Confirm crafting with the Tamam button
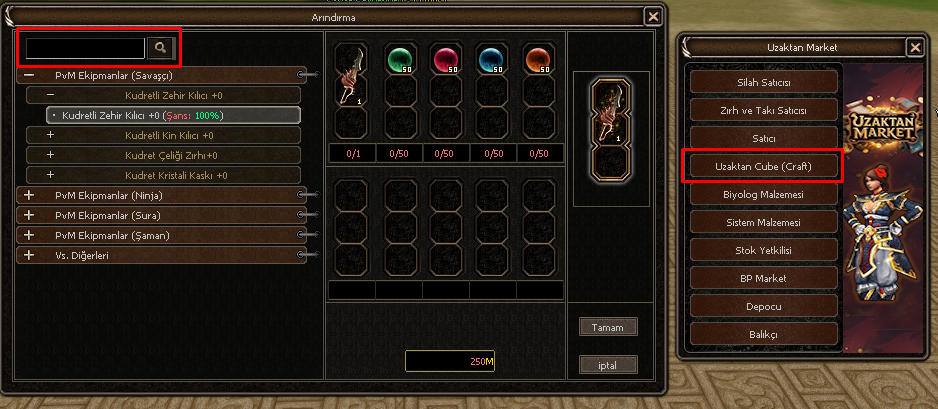The height and width of the screenshot is (409, 938). point(608,327)
